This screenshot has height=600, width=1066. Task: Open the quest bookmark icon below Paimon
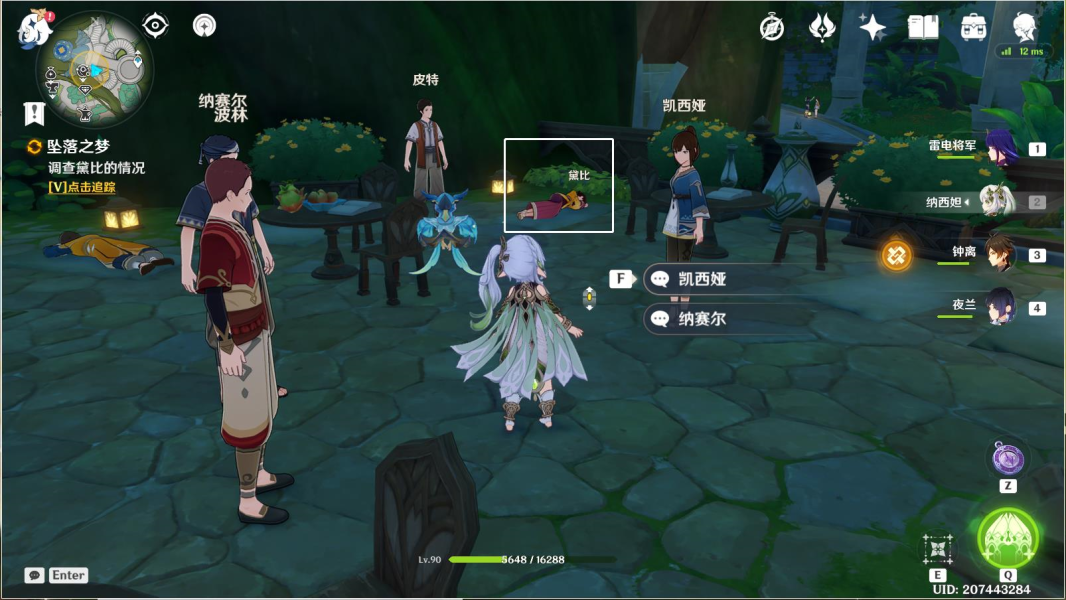click(x=35, y=112)
